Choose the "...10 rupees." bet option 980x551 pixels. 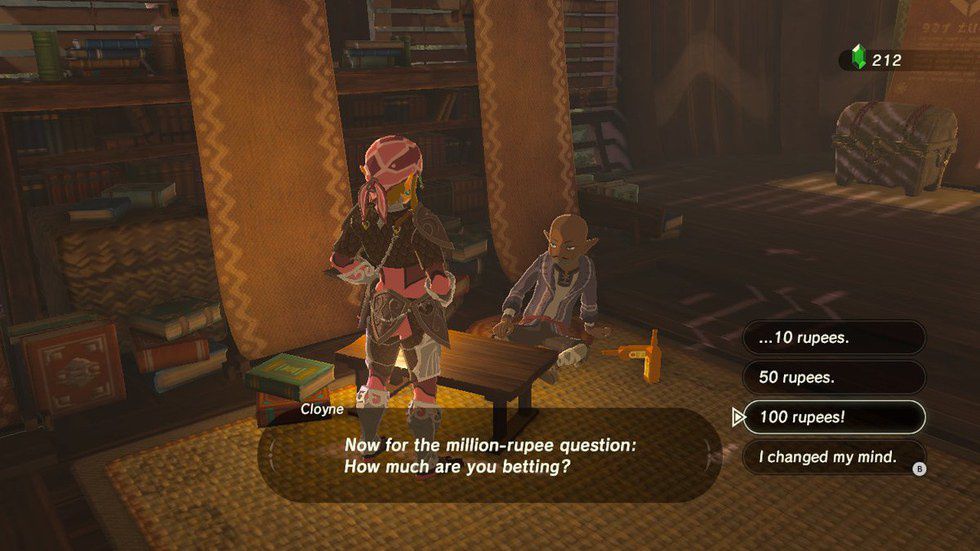click(835, 338)
